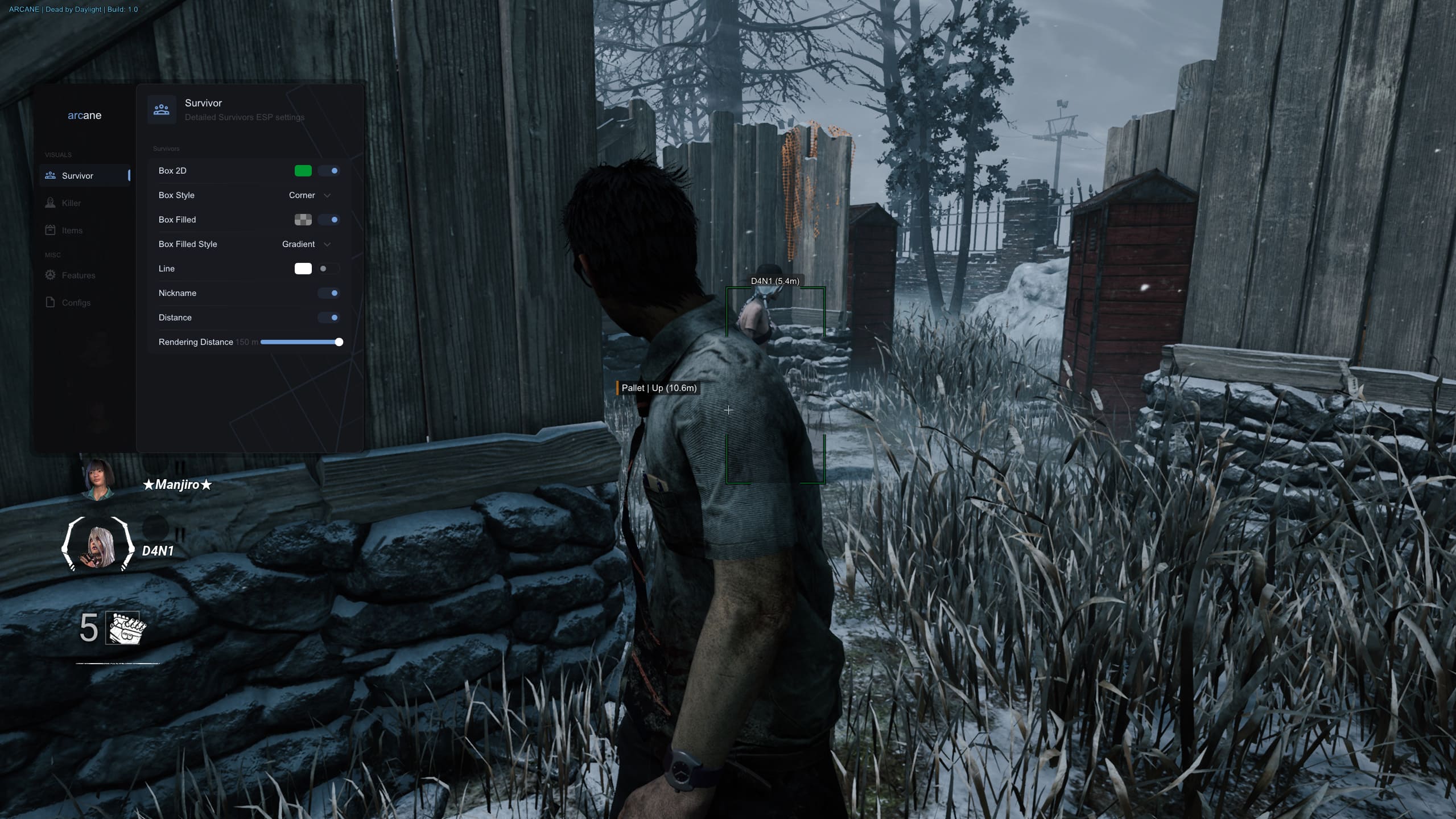Select the Manjiro survivor portrait
The height and width of the screenshot is (819, 1456).
point(98,480)
